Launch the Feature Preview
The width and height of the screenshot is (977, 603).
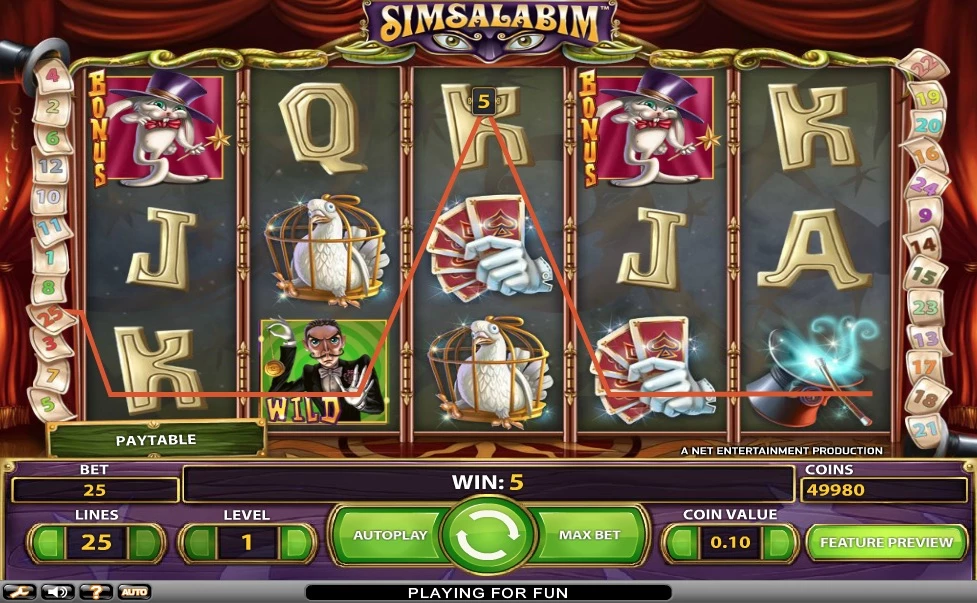click(x=886, y=542)
